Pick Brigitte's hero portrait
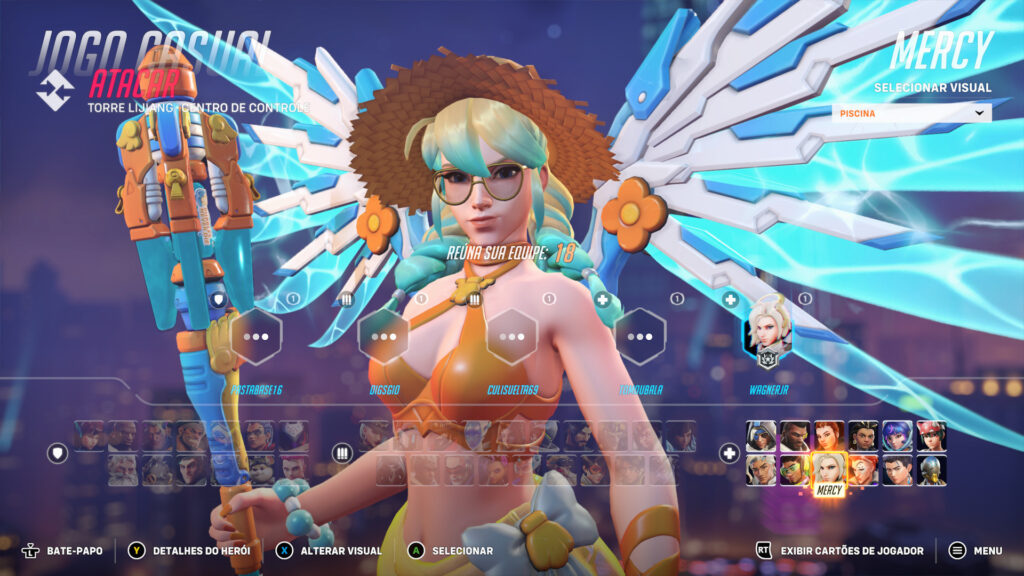The height and width of the screenshot is (576, 1024). click(829, 435)
